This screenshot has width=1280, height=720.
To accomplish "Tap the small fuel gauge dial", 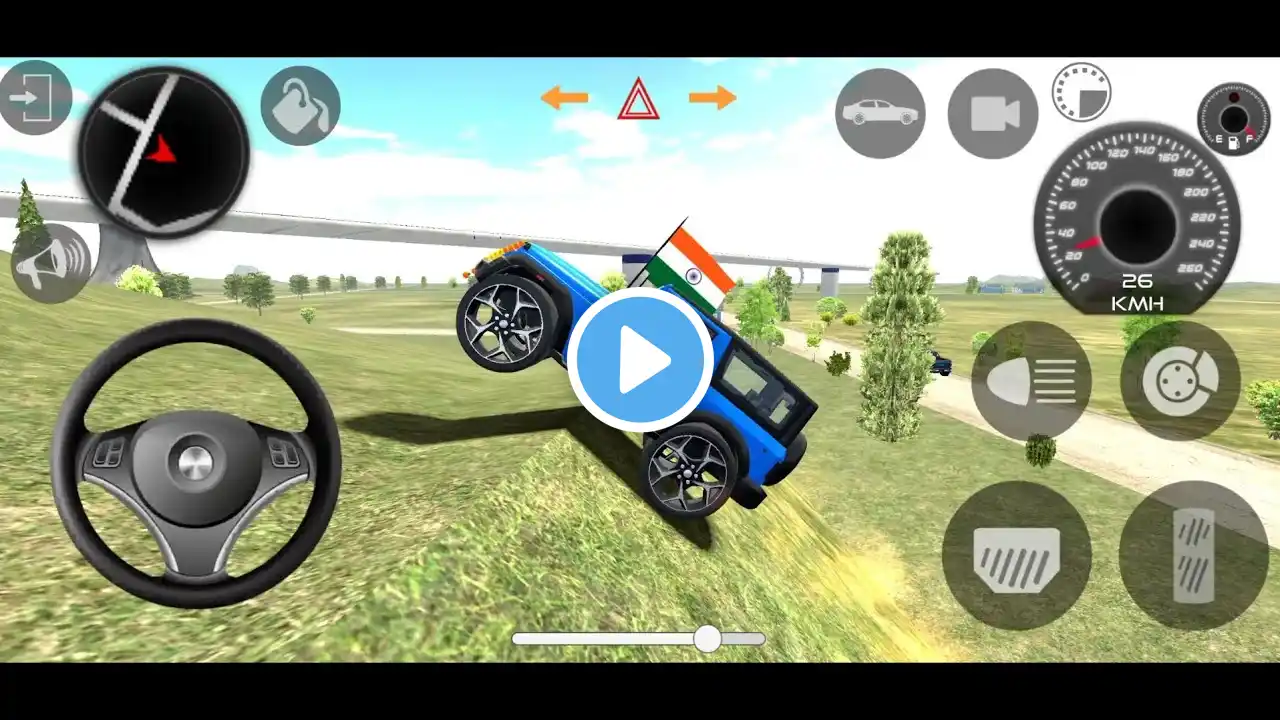I will (1233, 119).
